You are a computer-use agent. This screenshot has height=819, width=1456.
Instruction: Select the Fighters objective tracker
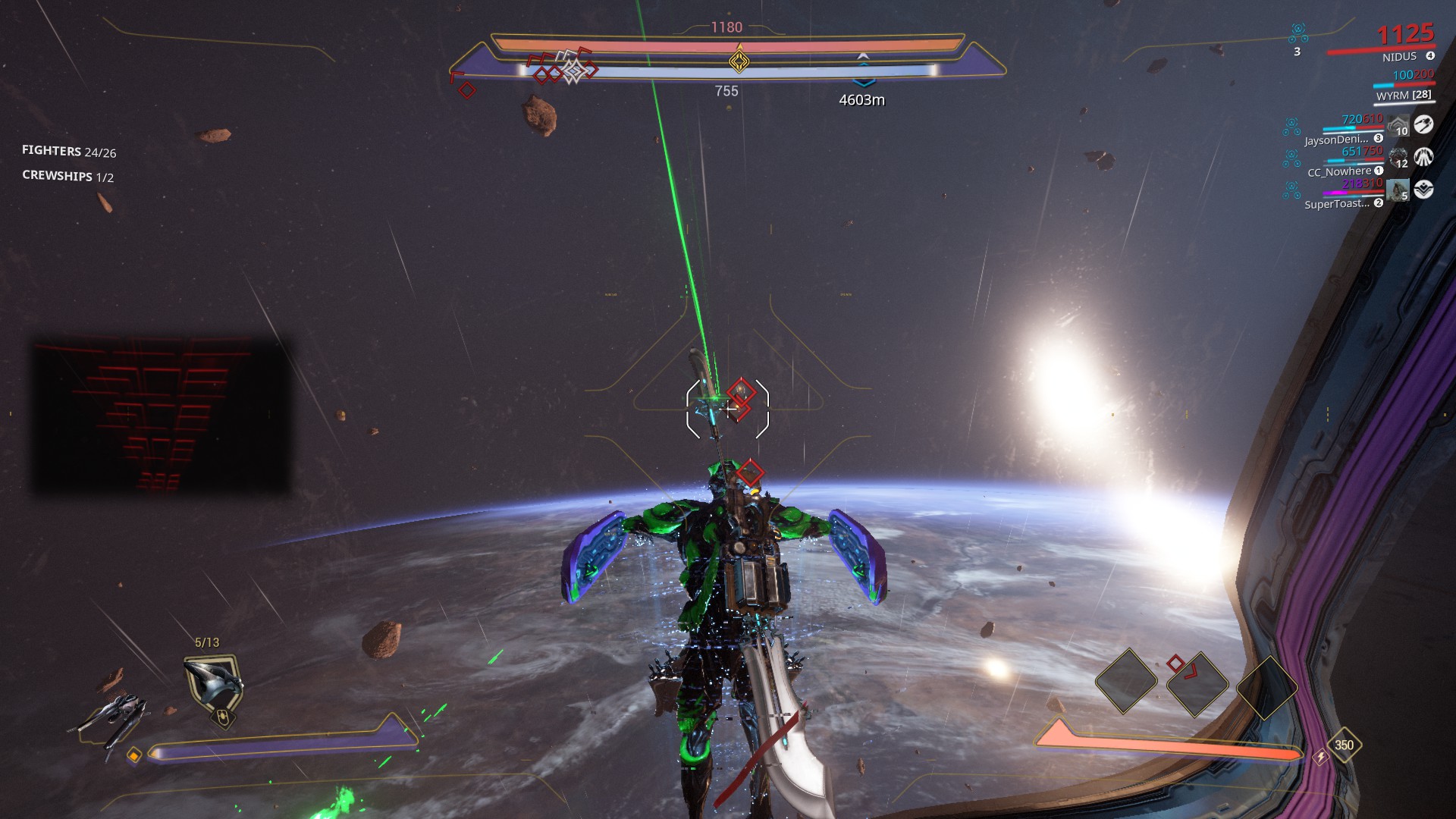click(x=69, y=152)
